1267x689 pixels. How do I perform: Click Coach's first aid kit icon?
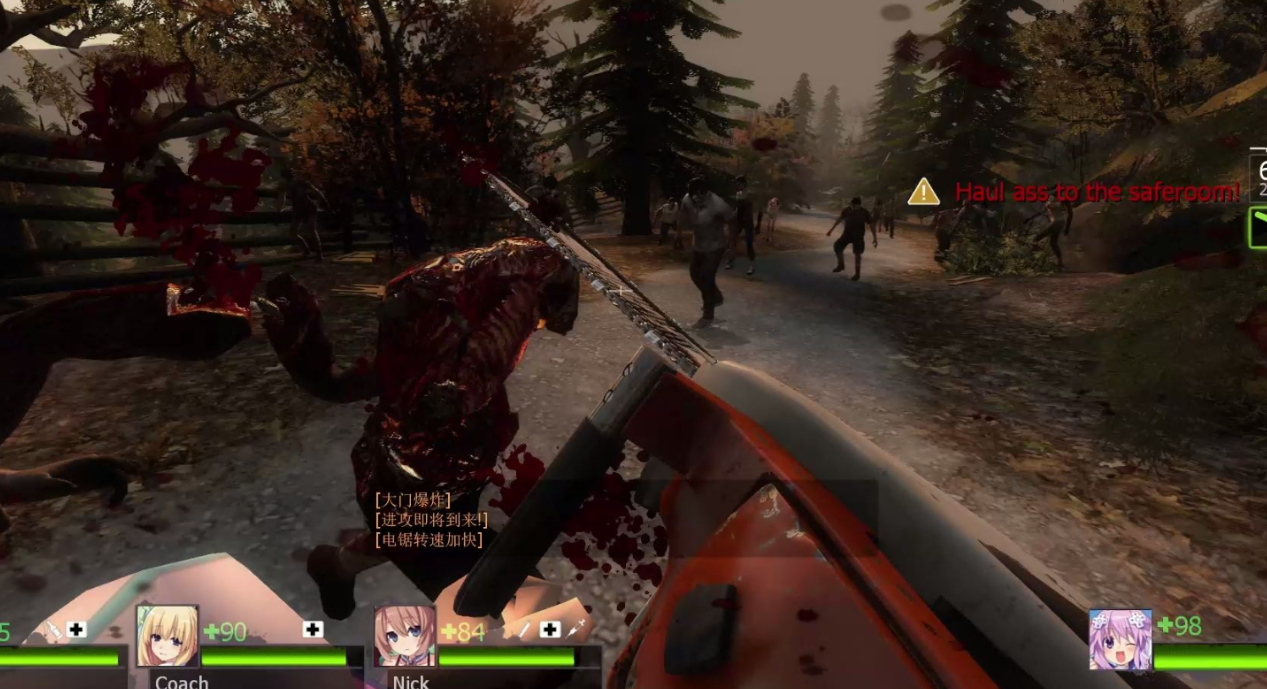[x=313, y=630]
